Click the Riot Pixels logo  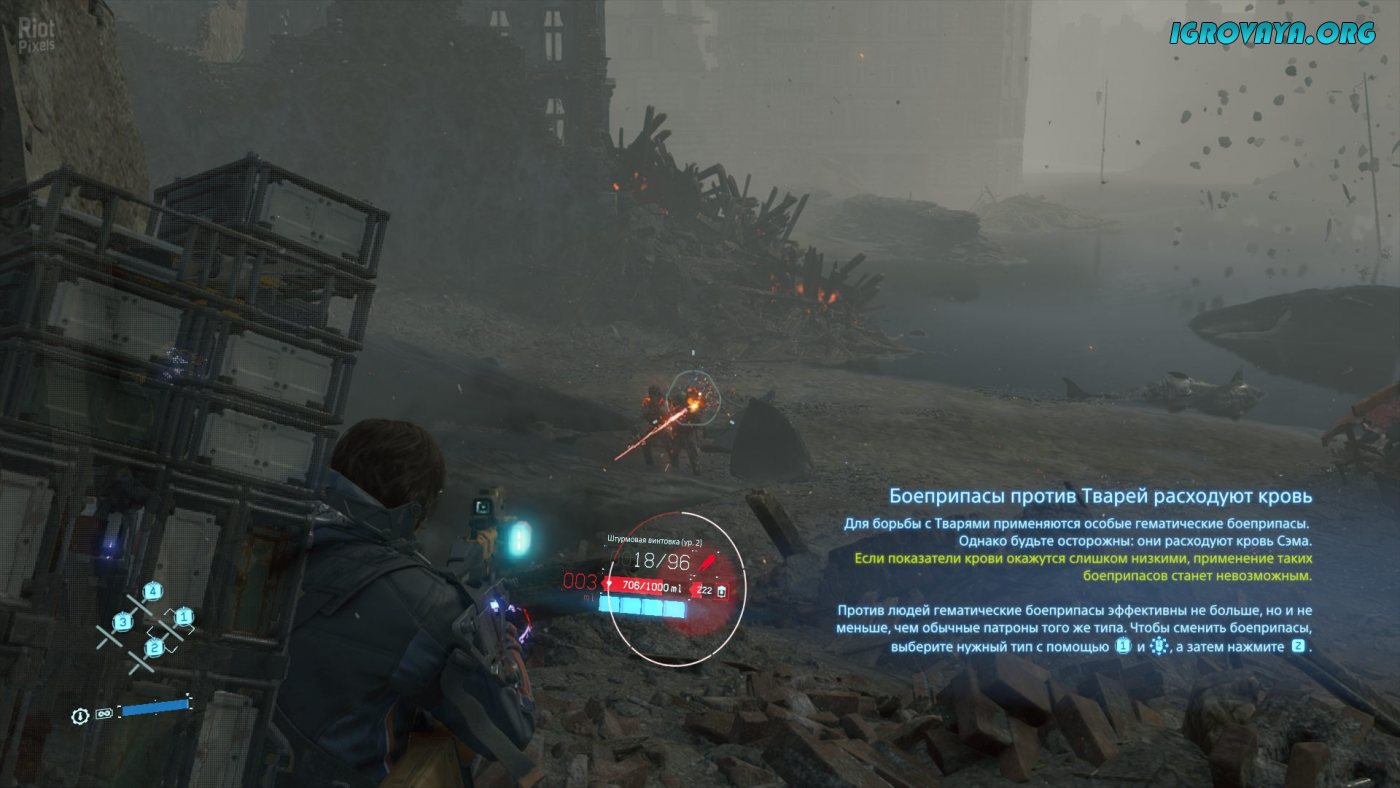click(38, 35)
